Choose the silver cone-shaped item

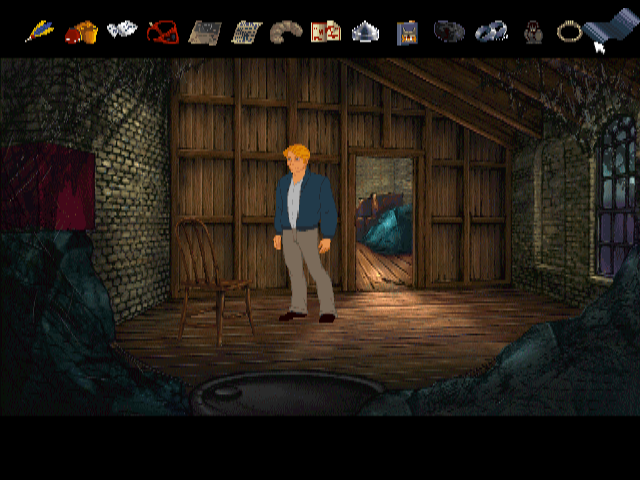(x=365, y=31)
